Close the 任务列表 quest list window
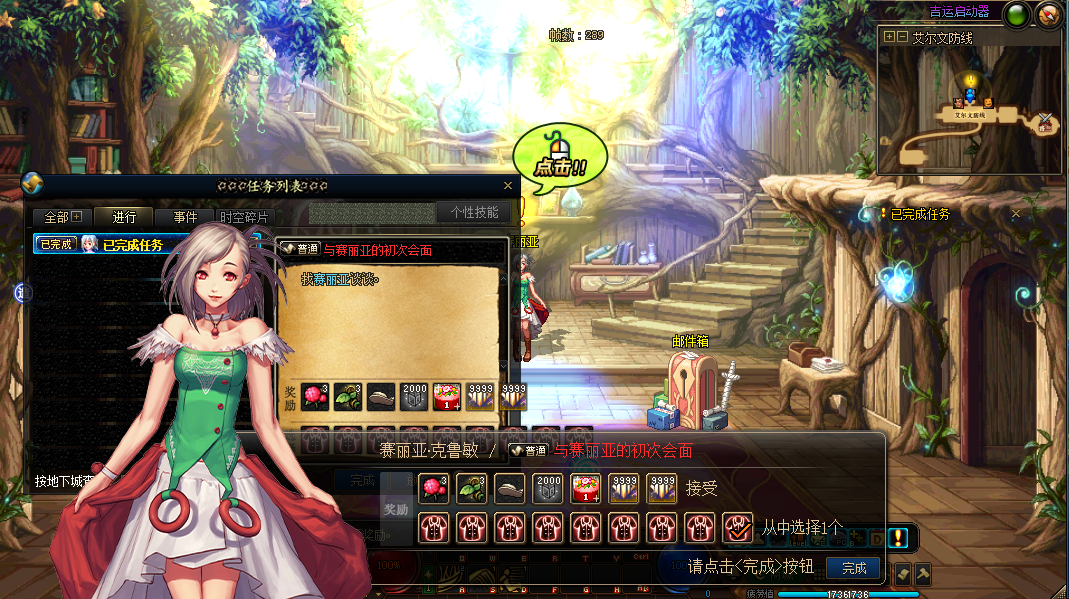 click(508, 186)
